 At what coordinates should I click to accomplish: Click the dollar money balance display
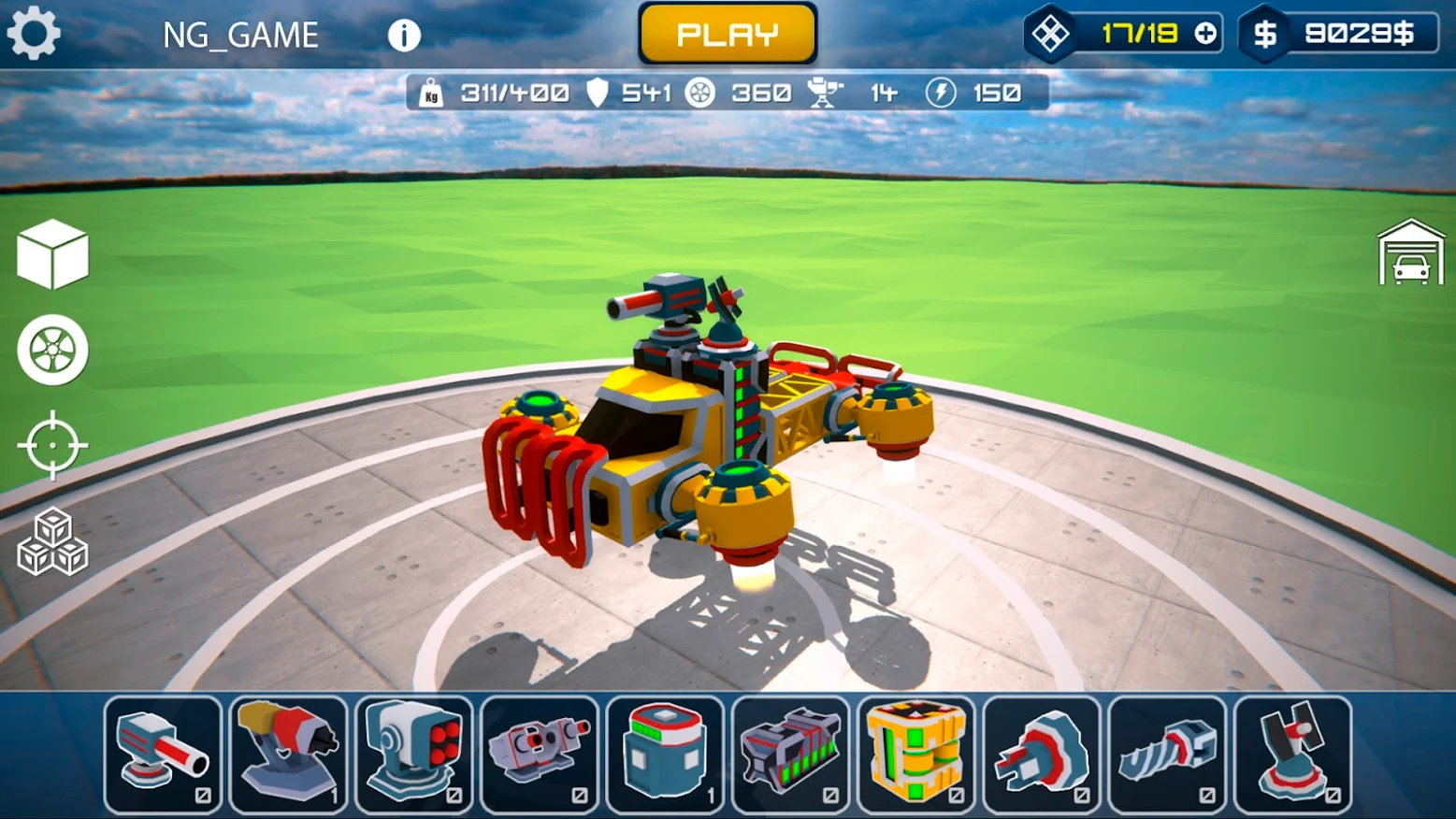click(x=1339, y=35)
